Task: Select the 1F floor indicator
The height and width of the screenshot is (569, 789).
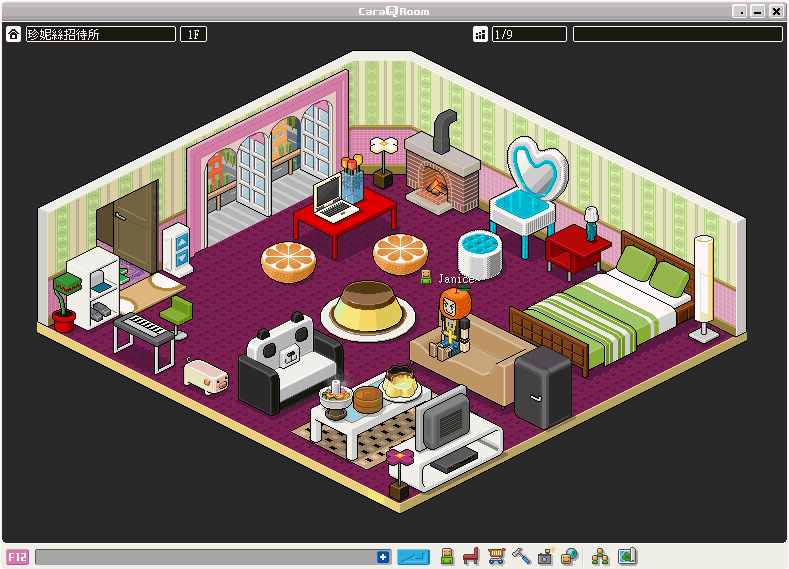Action: 192,34
